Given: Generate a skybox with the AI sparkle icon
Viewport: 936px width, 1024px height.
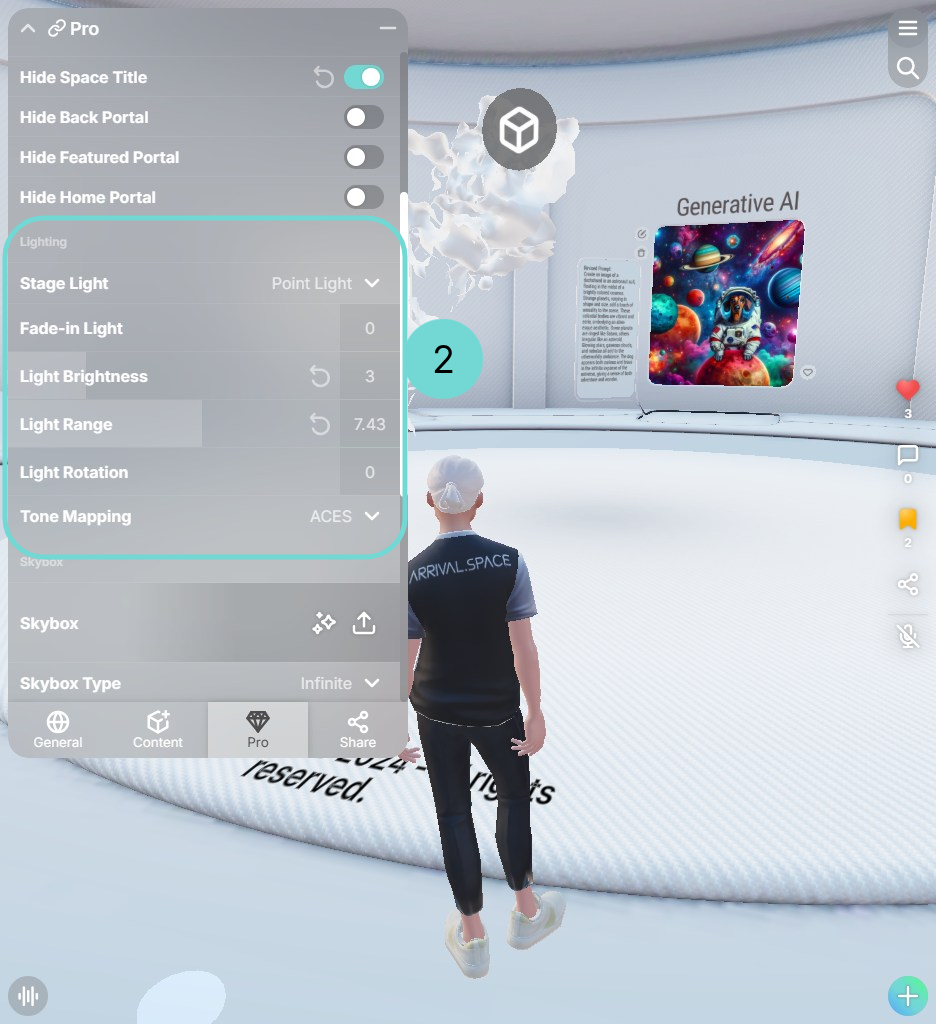Looking at the screenshot, I should pos(324,623).
